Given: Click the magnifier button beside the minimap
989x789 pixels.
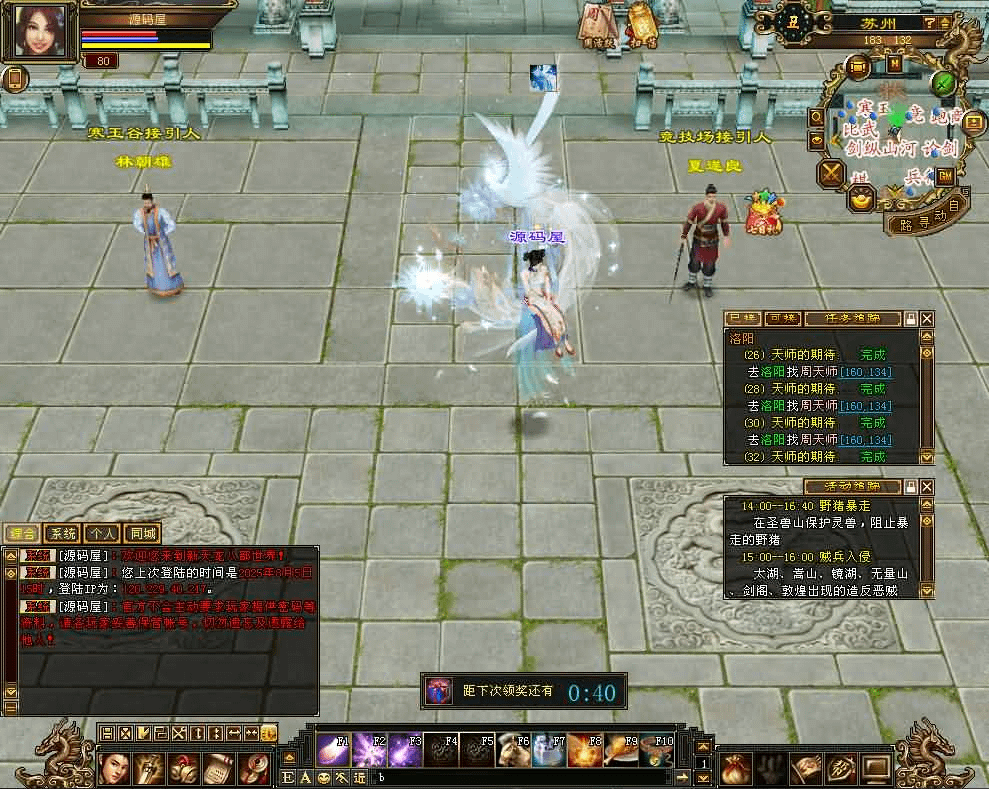Looking at the screenshot, I should pyautogui.click(x=816, y=118).
